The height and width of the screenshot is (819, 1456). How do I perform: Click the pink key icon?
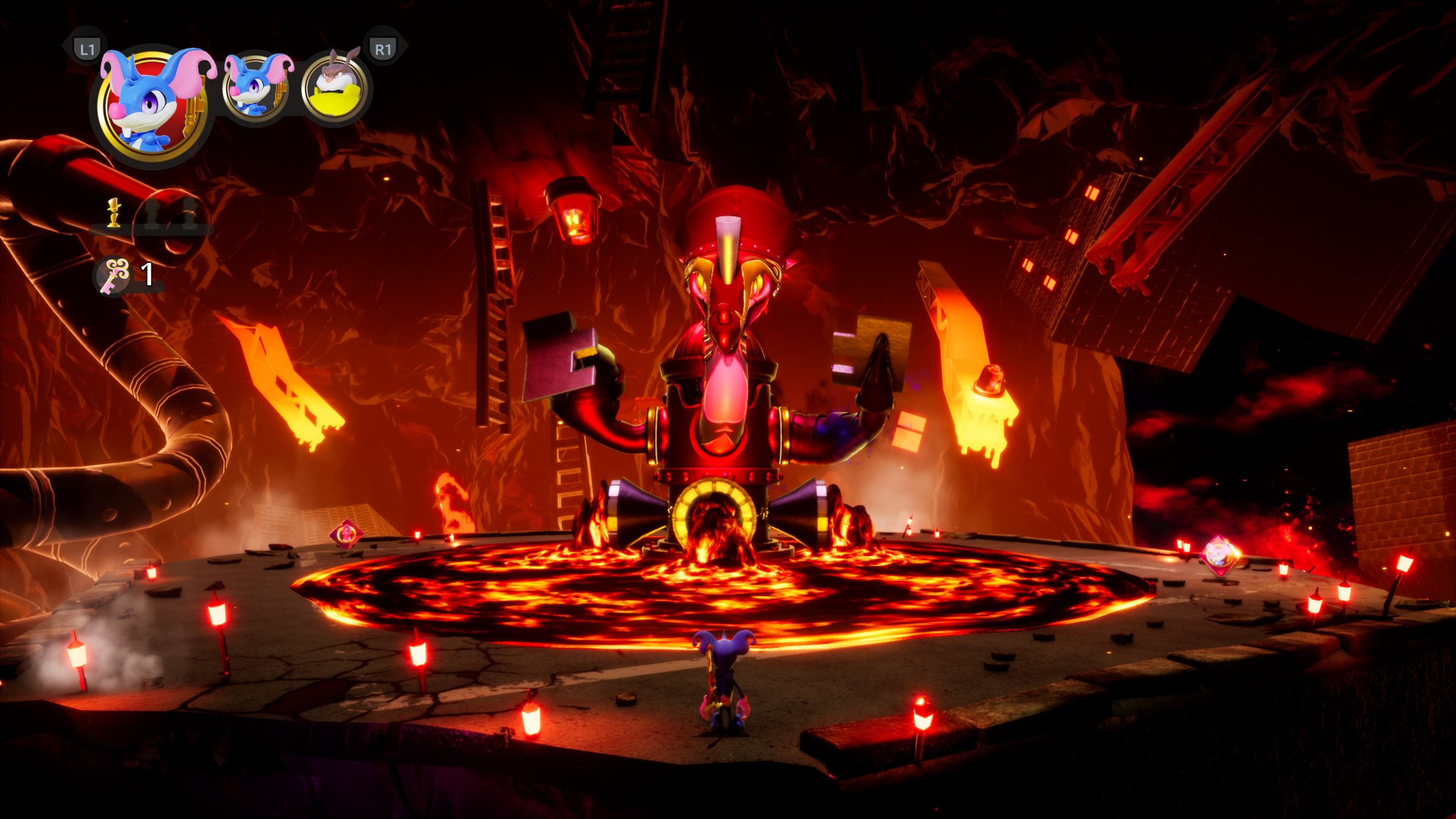(x=114, y=275)
